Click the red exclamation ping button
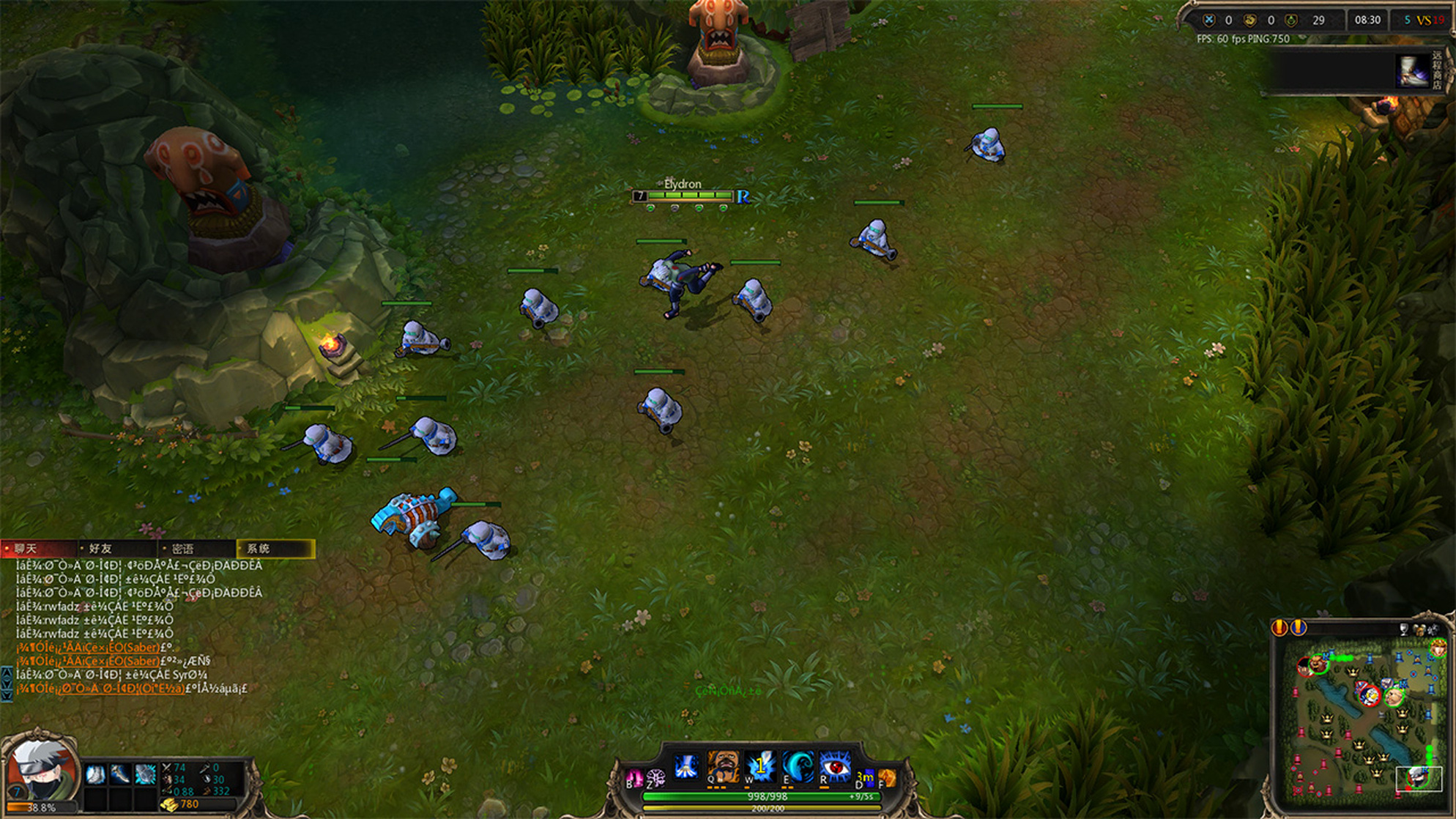 click(1279, 628)
